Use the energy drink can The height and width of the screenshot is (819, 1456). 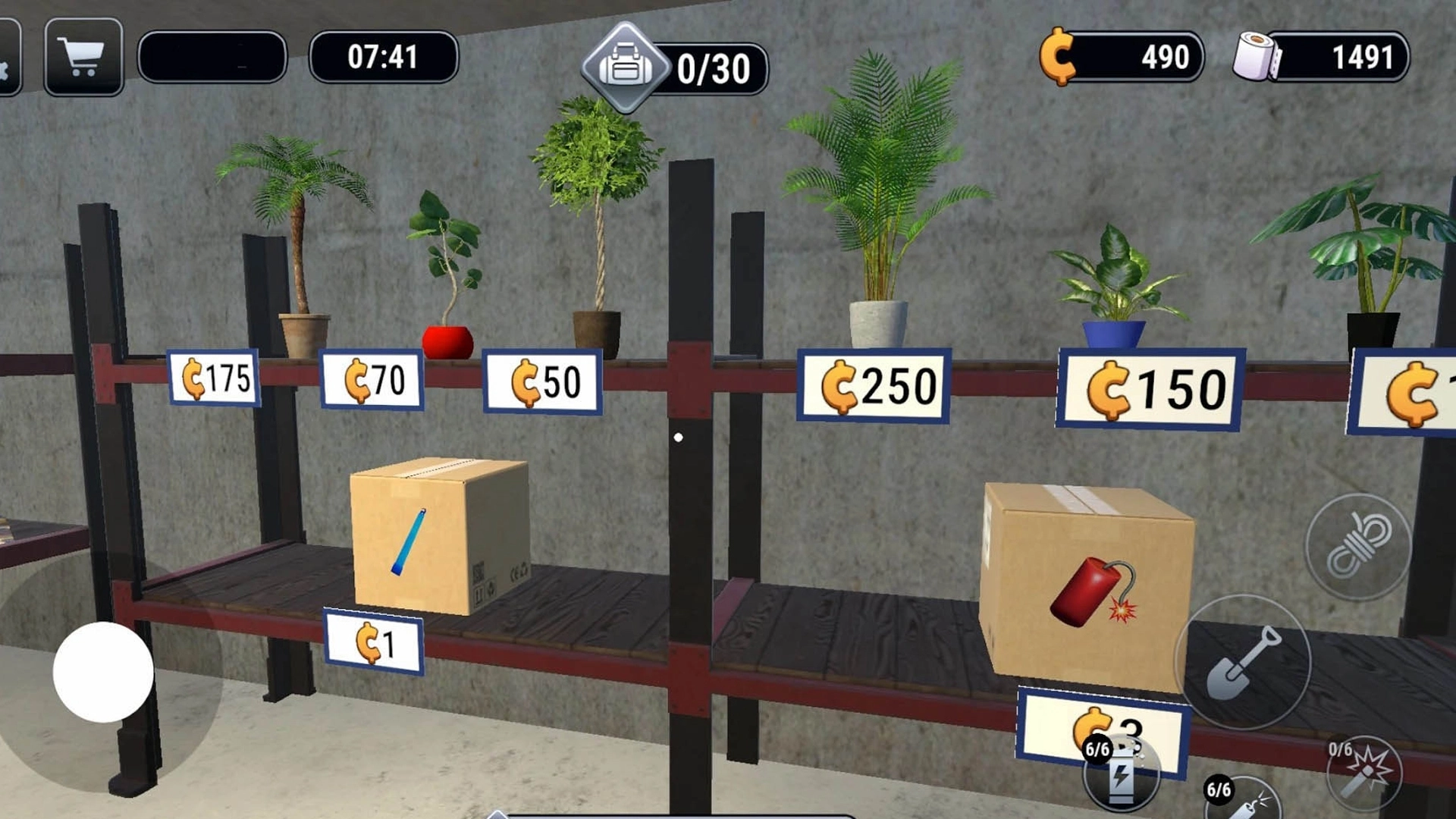(x=1121, y=775)
